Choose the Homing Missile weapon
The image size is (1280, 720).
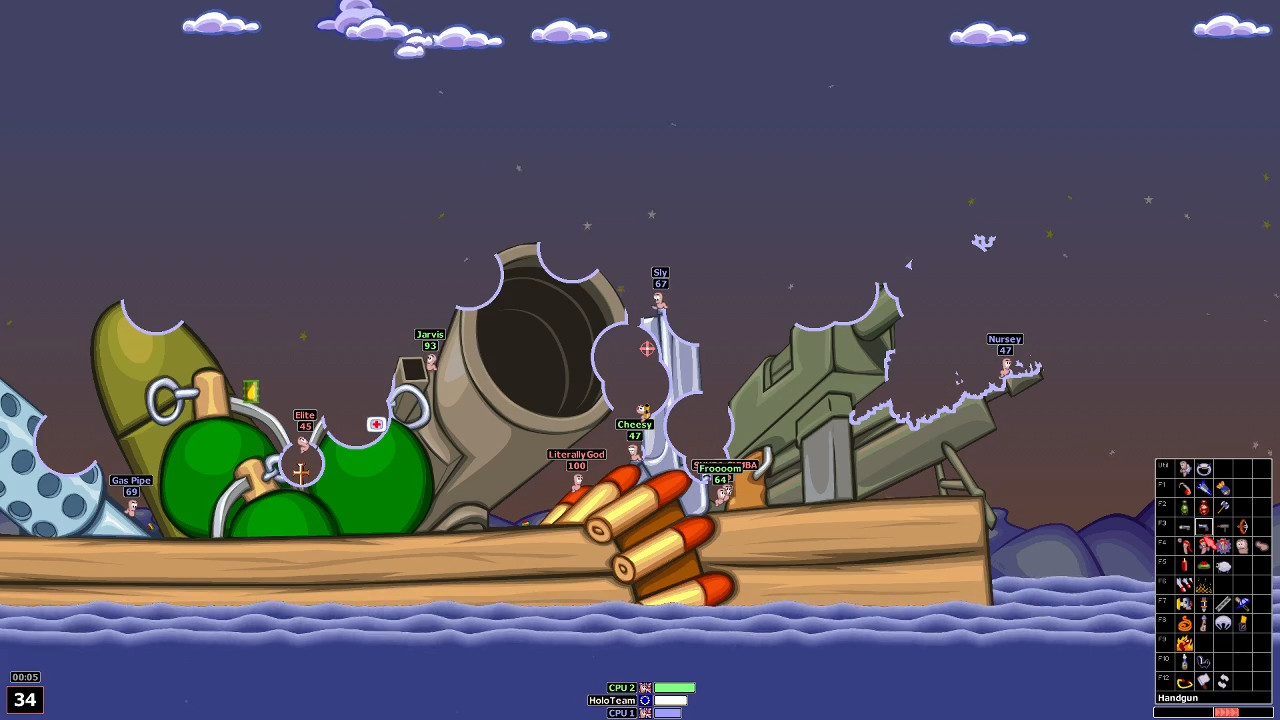click(1203, 488)
